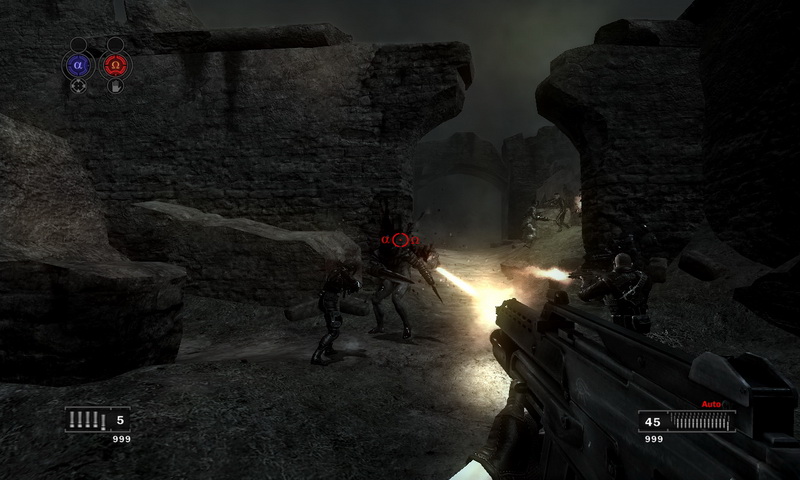Select the red Omega squad icon

point(115,66)
